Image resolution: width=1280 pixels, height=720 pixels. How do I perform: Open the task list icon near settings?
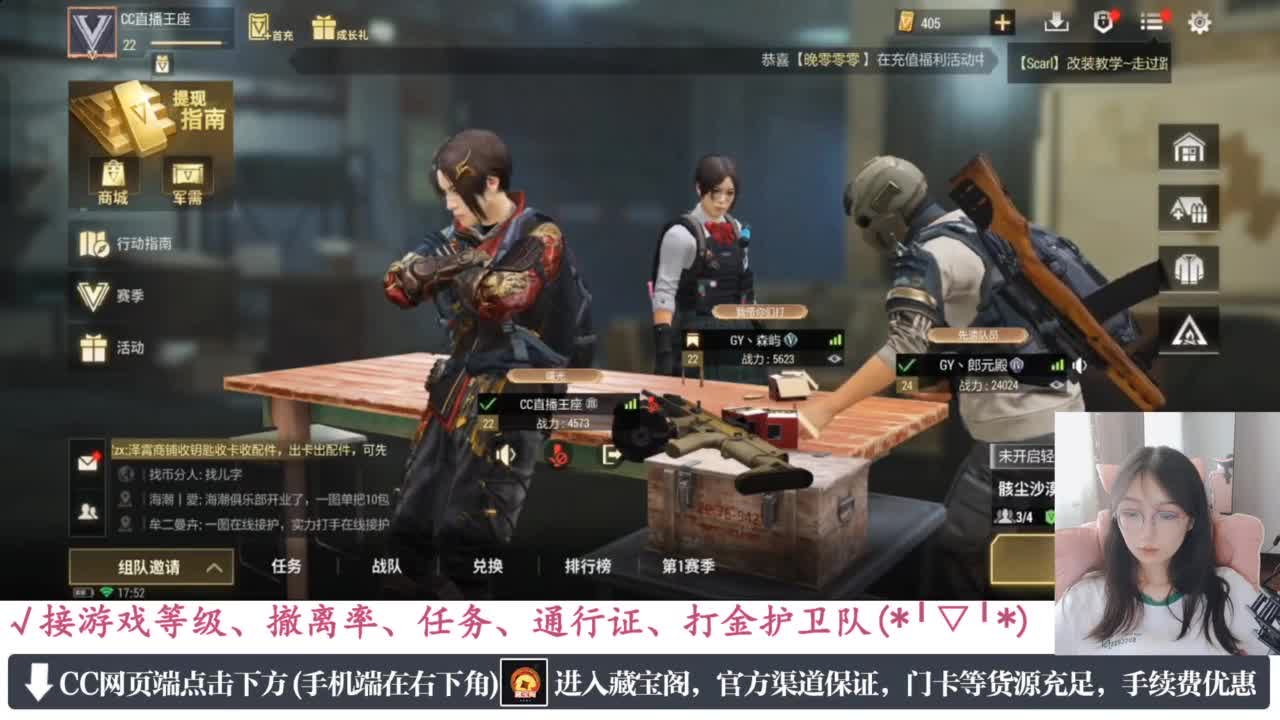[x=1150, y=21]
